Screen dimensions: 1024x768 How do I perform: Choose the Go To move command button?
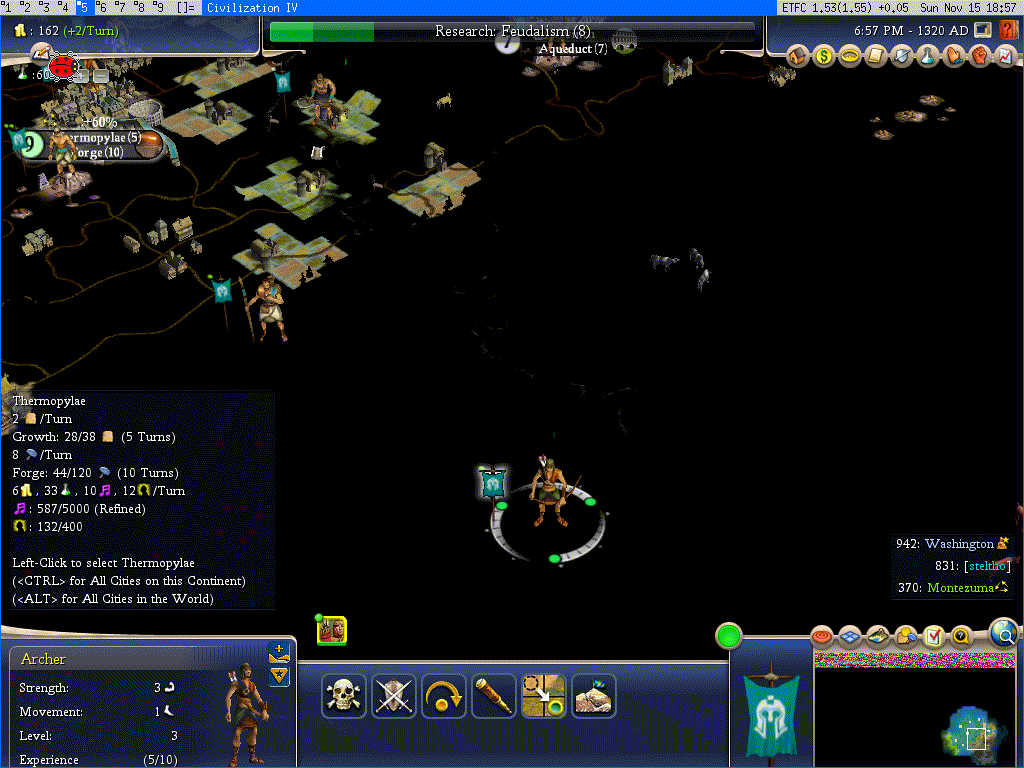click(544, 696)
